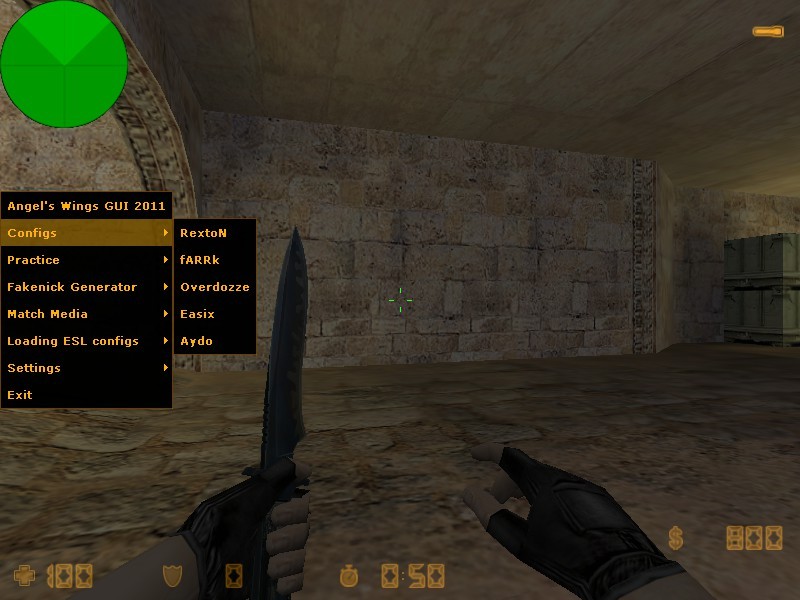800x600 pixels.
Task: Choose Loading ESL configs
Action: coord(86,341)
